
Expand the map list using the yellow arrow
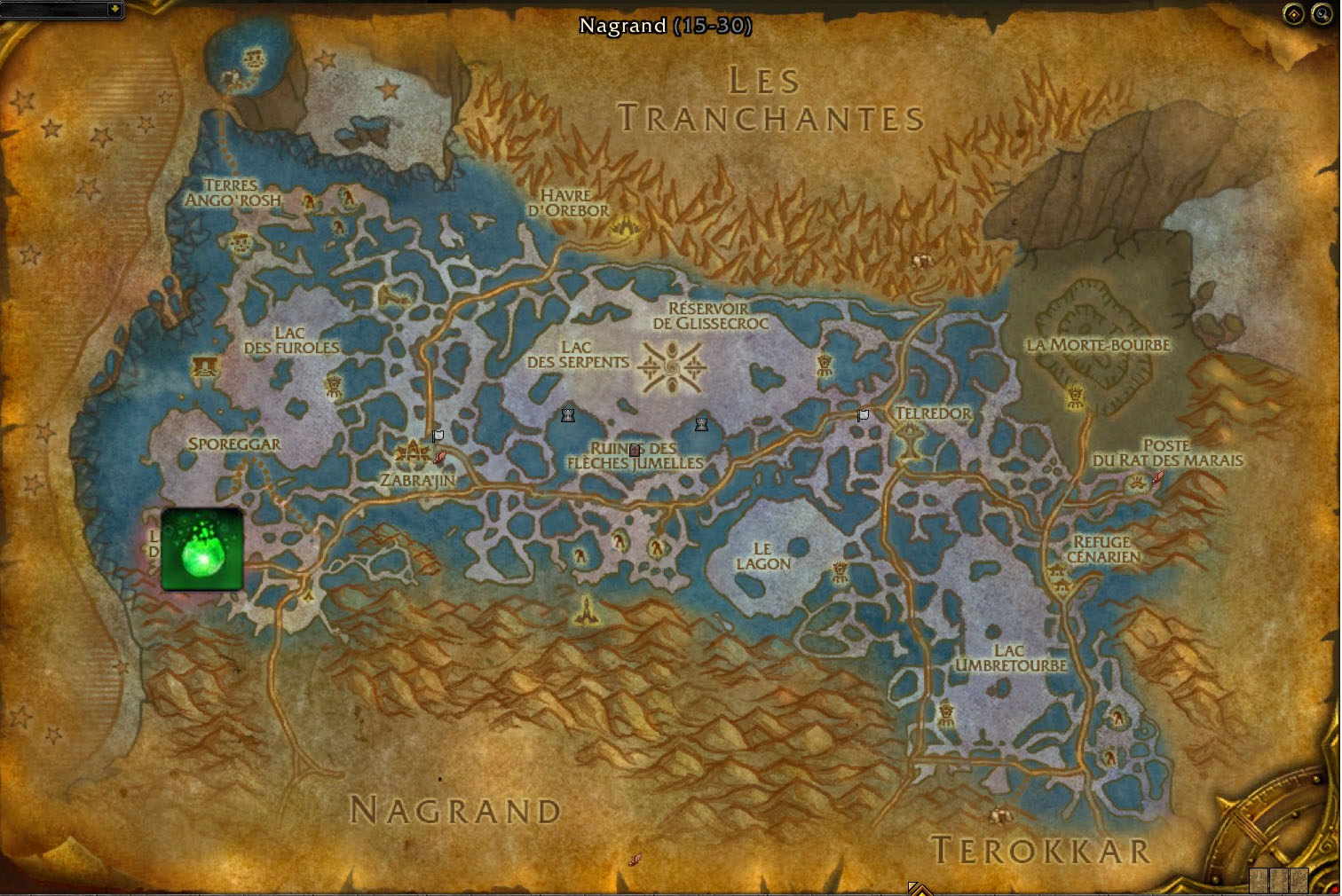click(x=114, y=11)
